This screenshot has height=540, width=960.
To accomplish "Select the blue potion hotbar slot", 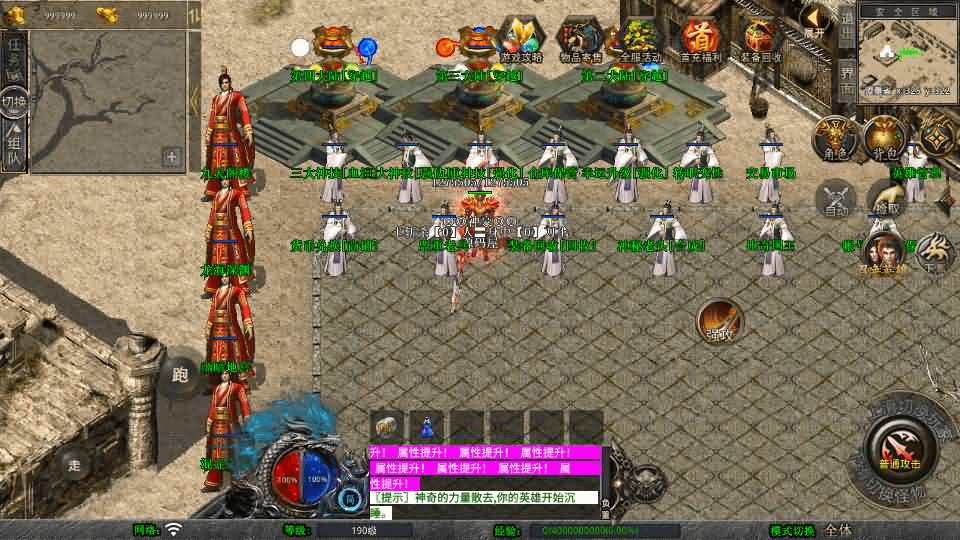I will pyautogui.click(x=427, y=425).
